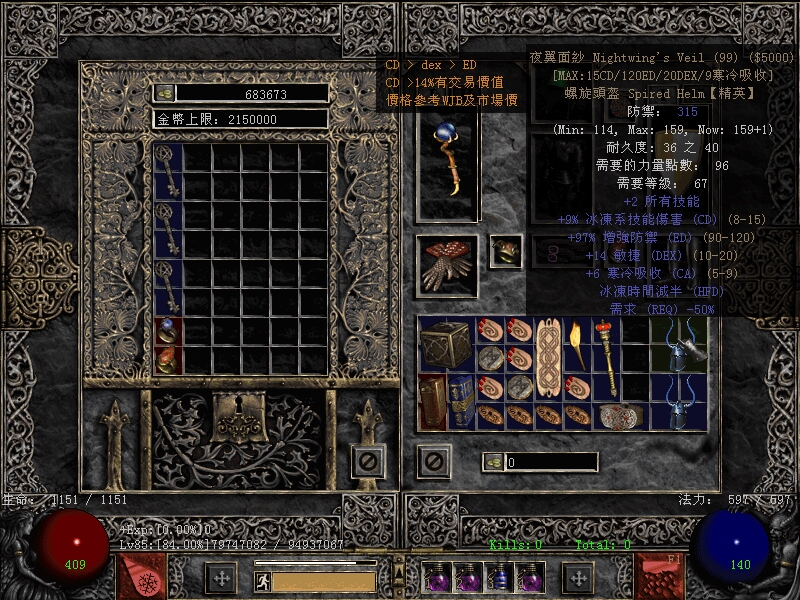Toggle the run/walk button
This screenshot has height=600, width=800.
(x=263, y=580)
